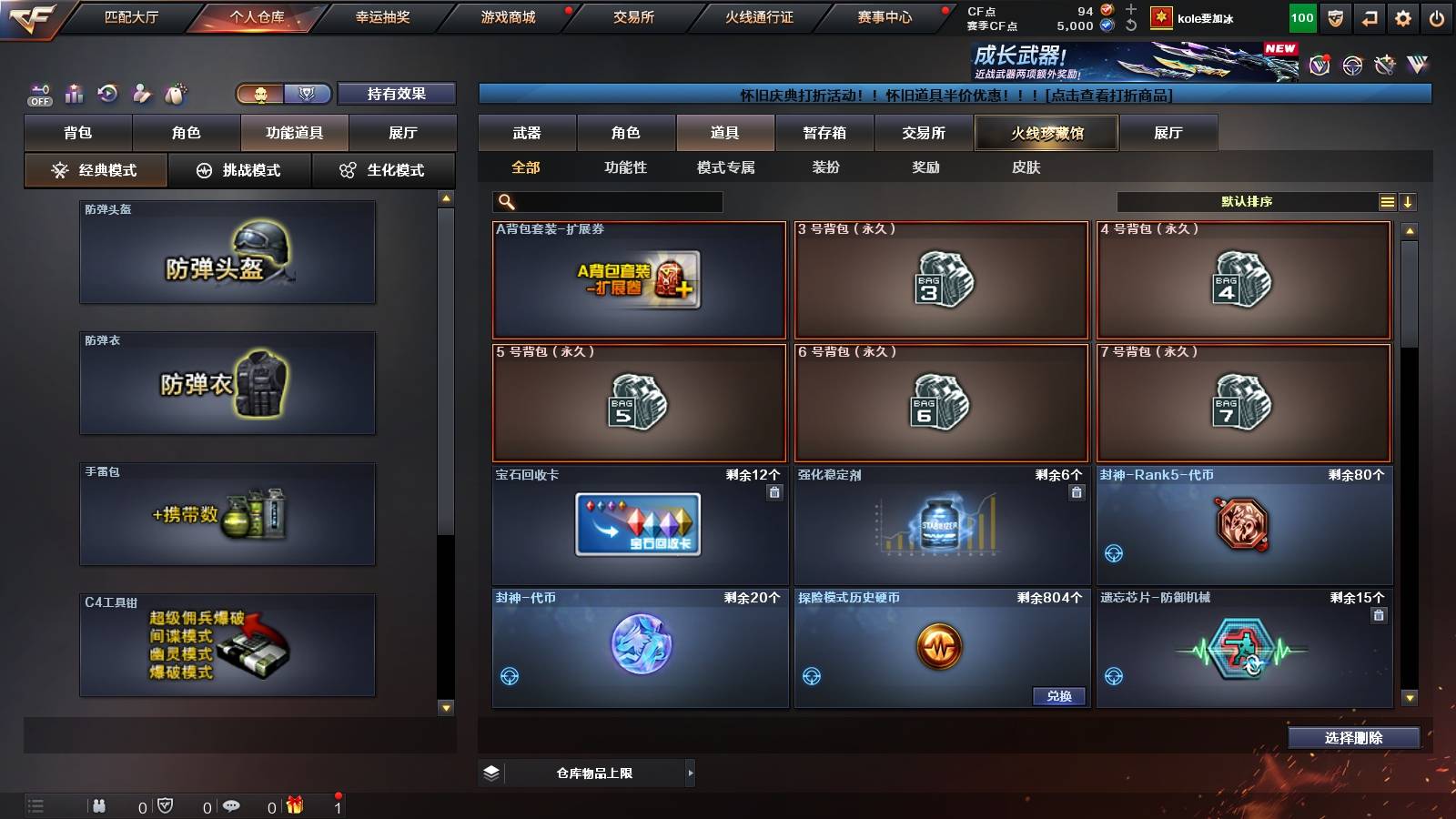Screen dimensions: 1456x819
Task: Switch to the 火线珍藏馆 tab
Action: pos(1046,133)
